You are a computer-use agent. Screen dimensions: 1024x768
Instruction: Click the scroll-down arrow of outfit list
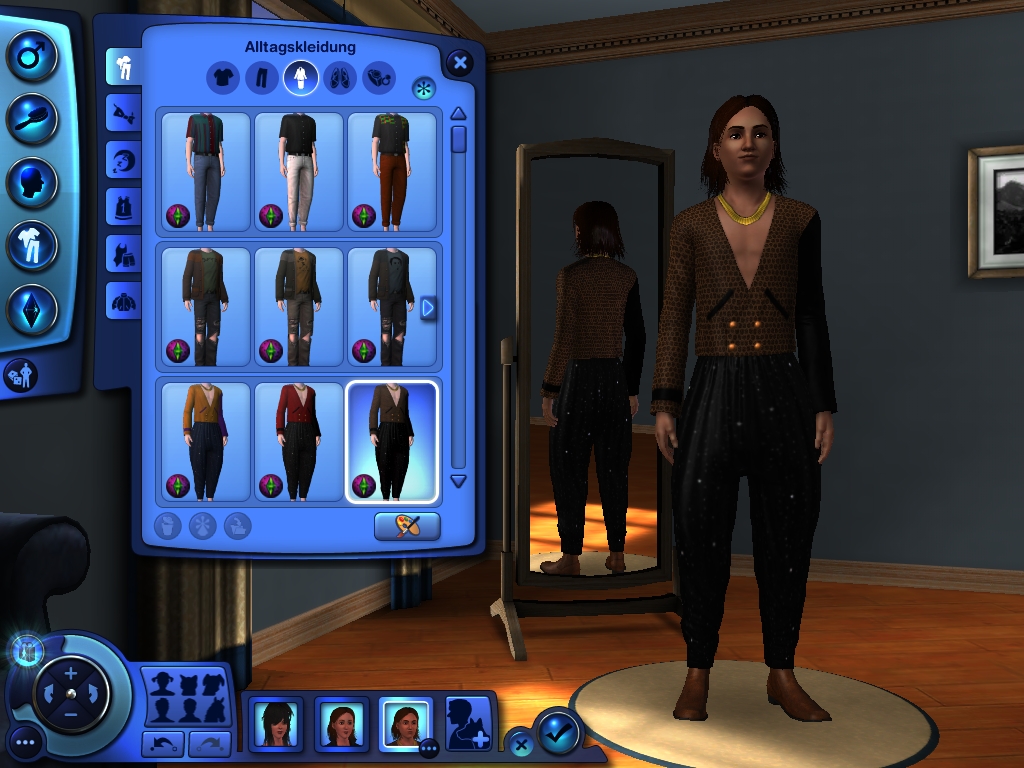point(458,481)
